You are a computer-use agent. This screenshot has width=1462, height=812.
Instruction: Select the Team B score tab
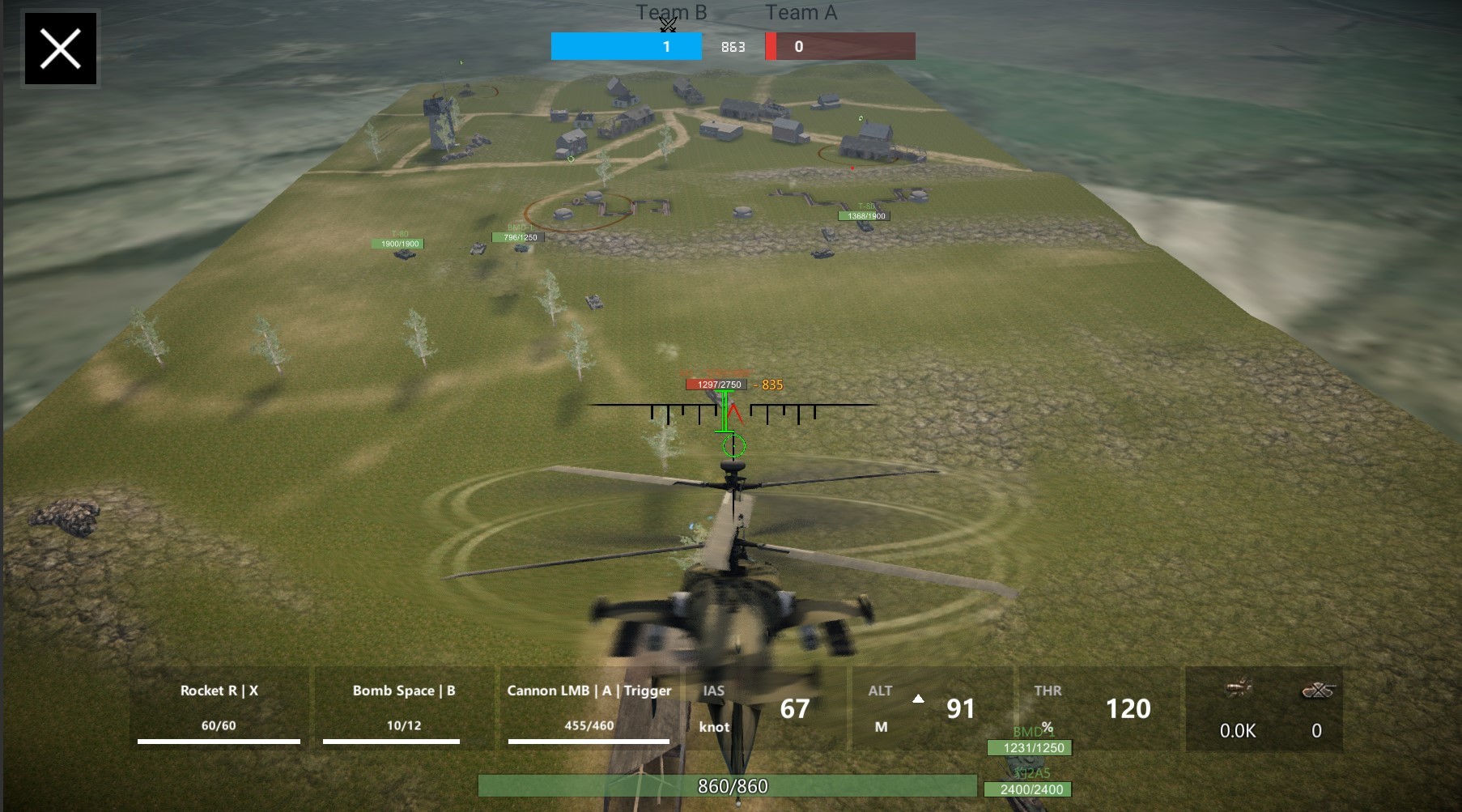click(626, 46)
